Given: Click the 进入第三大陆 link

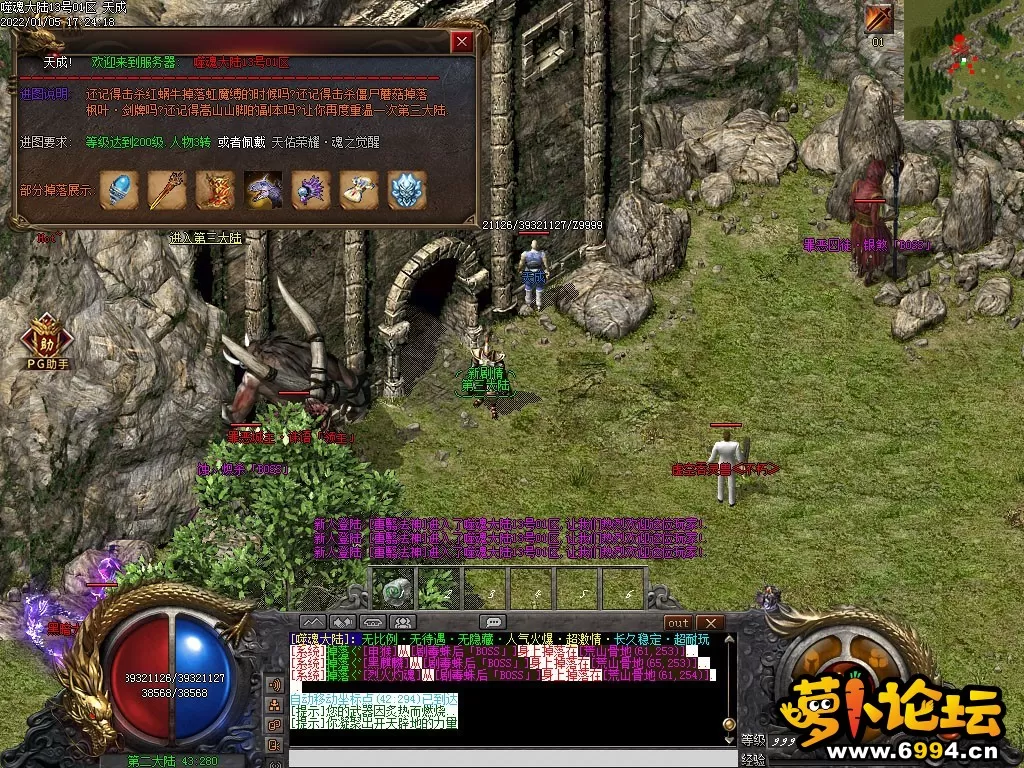Looking at the screenshot, I should pos(206,238).
